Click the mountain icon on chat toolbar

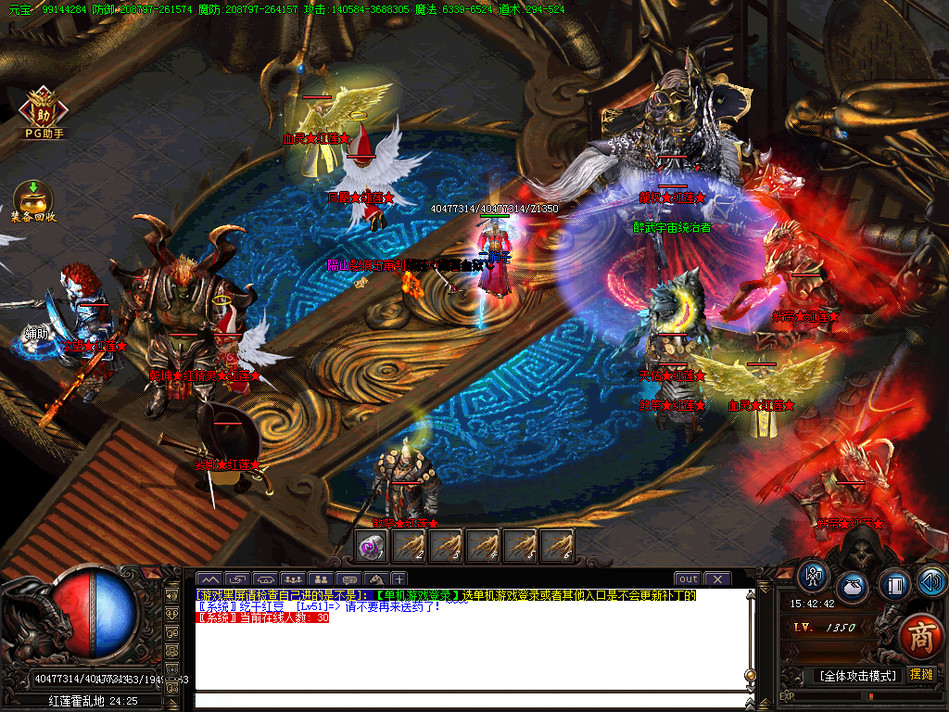click(x=209, y=579)
